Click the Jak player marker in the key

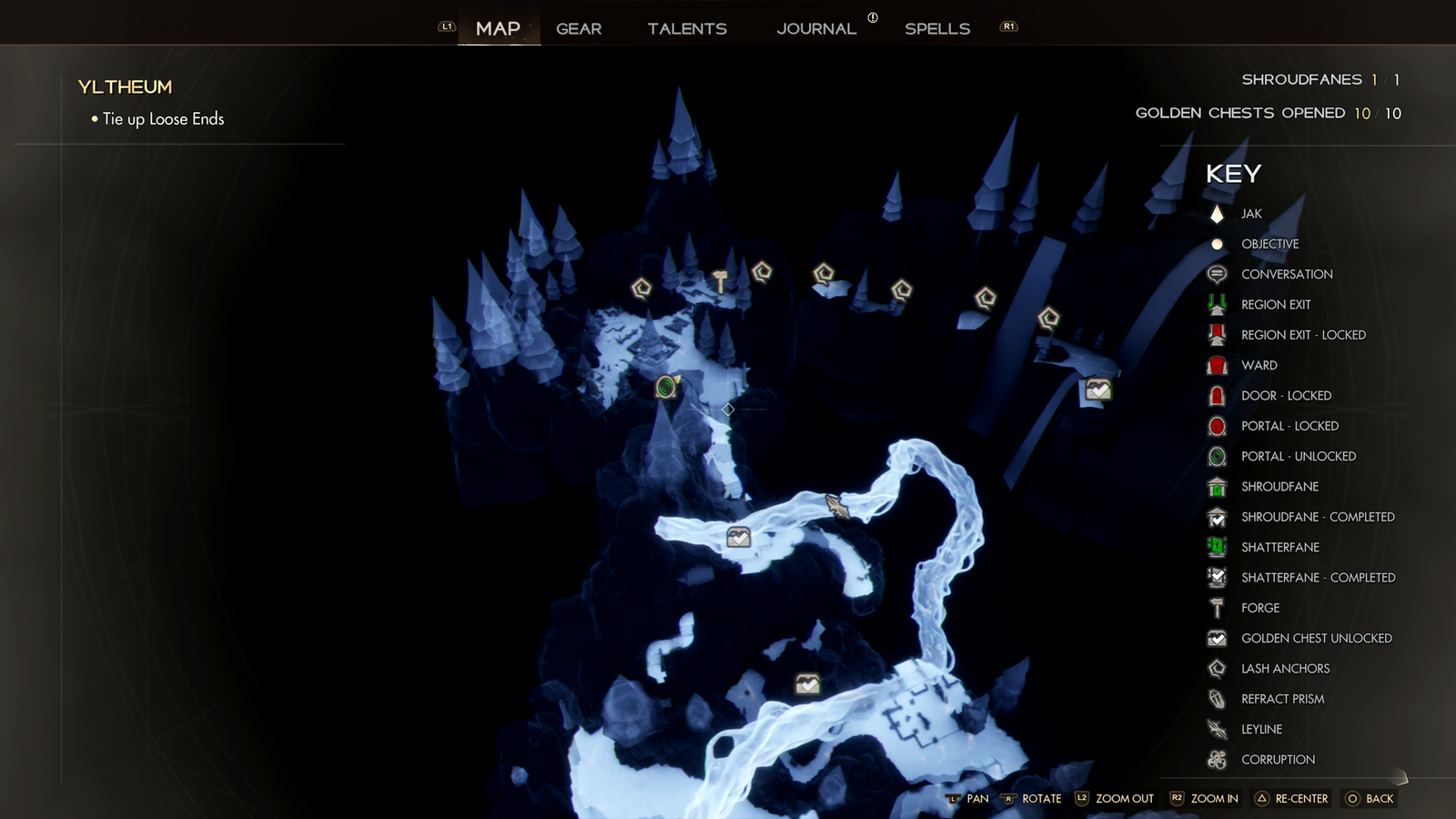(x=1217, y=213)
